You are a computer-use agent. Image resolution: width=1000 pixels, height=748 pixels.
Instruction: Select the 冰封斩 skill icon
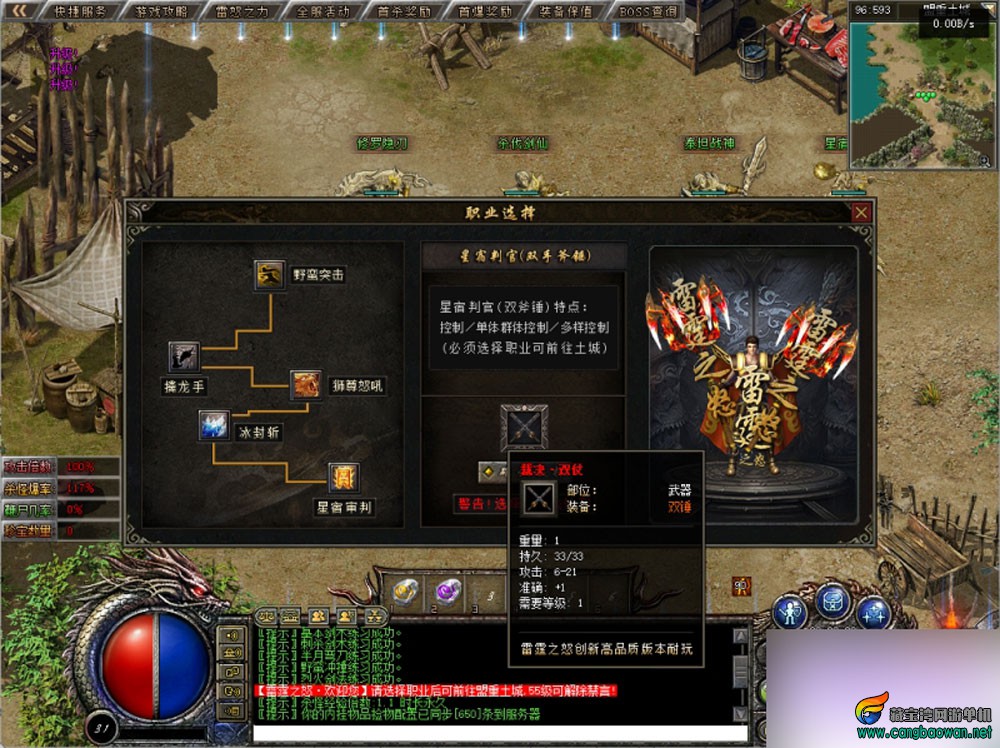(214, 426)
